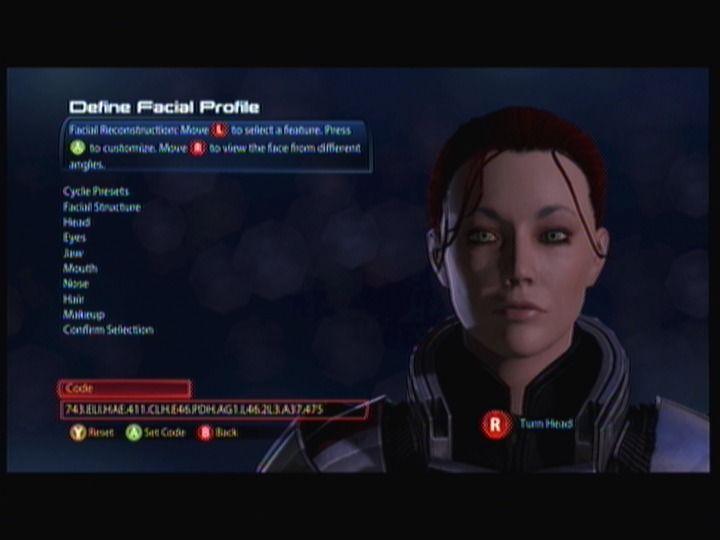Choose the Head customization entry

tap(77, 222)
